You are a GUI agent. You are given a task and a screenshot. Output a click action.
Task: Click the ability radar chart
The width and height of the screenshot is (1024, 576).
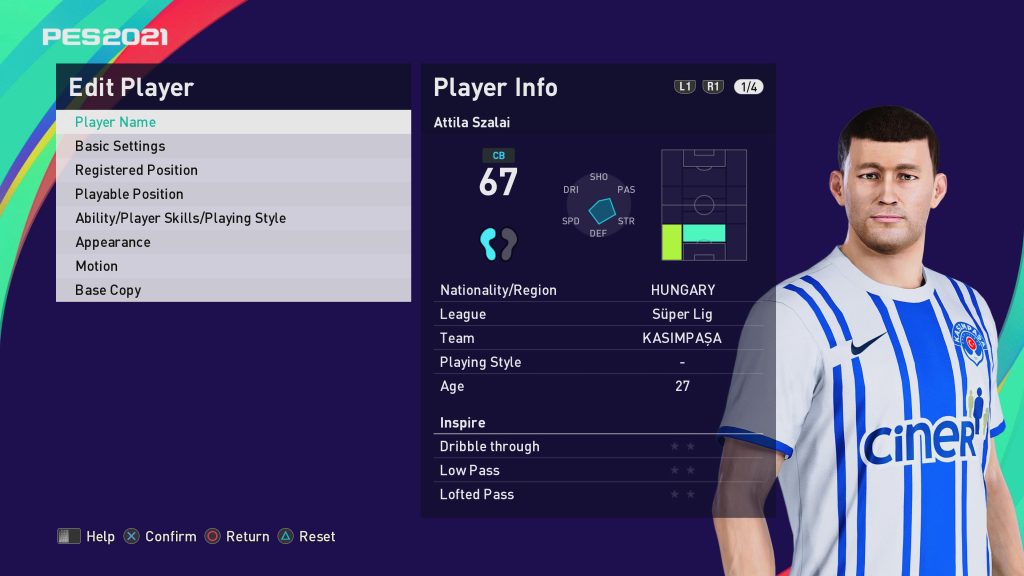coord(599,206)
